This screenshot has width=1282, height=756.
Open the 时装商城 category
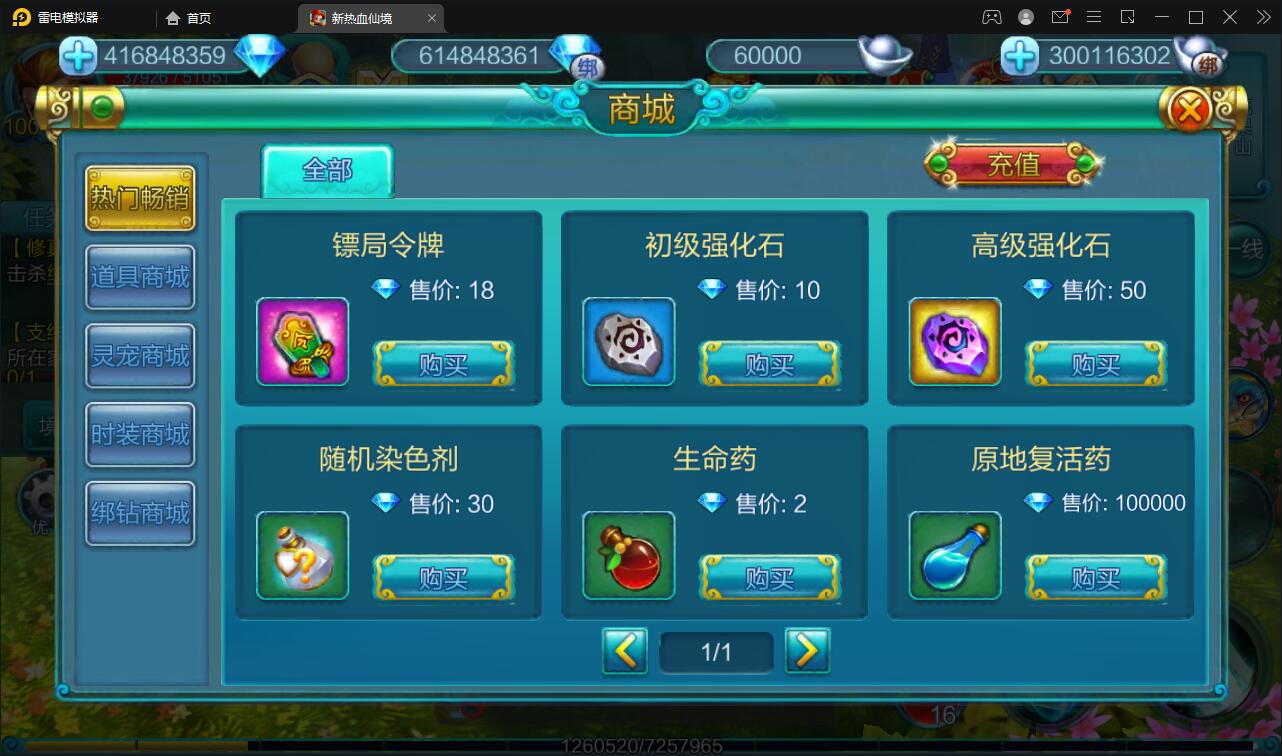pos(140,434)
